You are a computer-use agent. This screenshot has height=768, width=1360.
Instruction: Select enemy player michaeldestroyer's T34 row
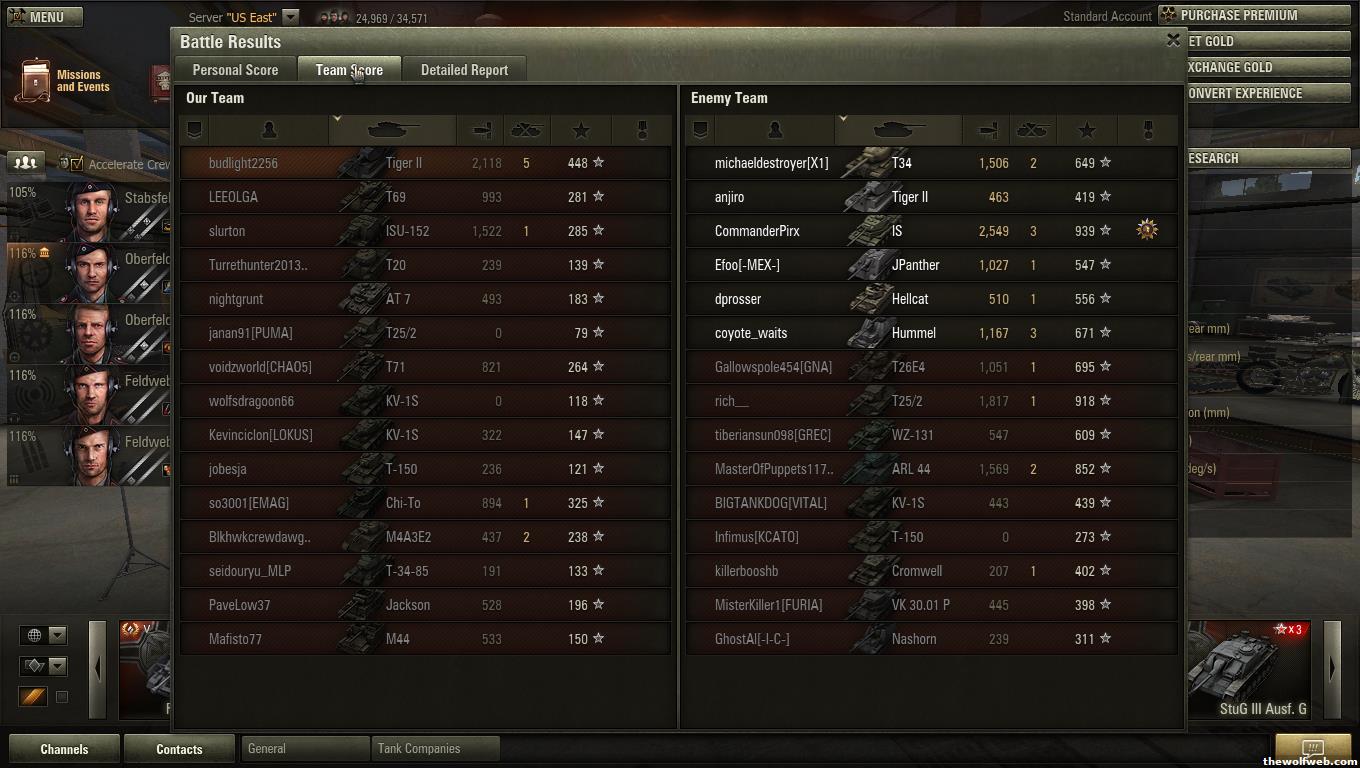[x=931, y=163]
